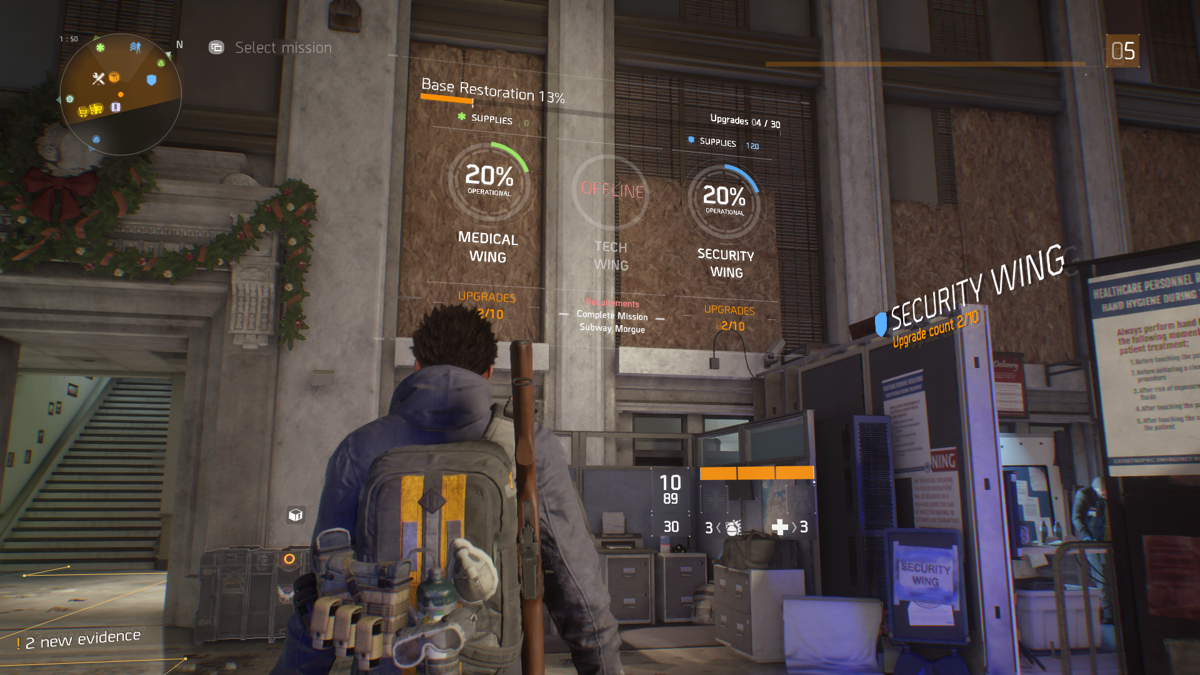The height and width of the screenshot is (675, 1200).
Task: Click the white cube marker above crate
Action: coord(295,515)
